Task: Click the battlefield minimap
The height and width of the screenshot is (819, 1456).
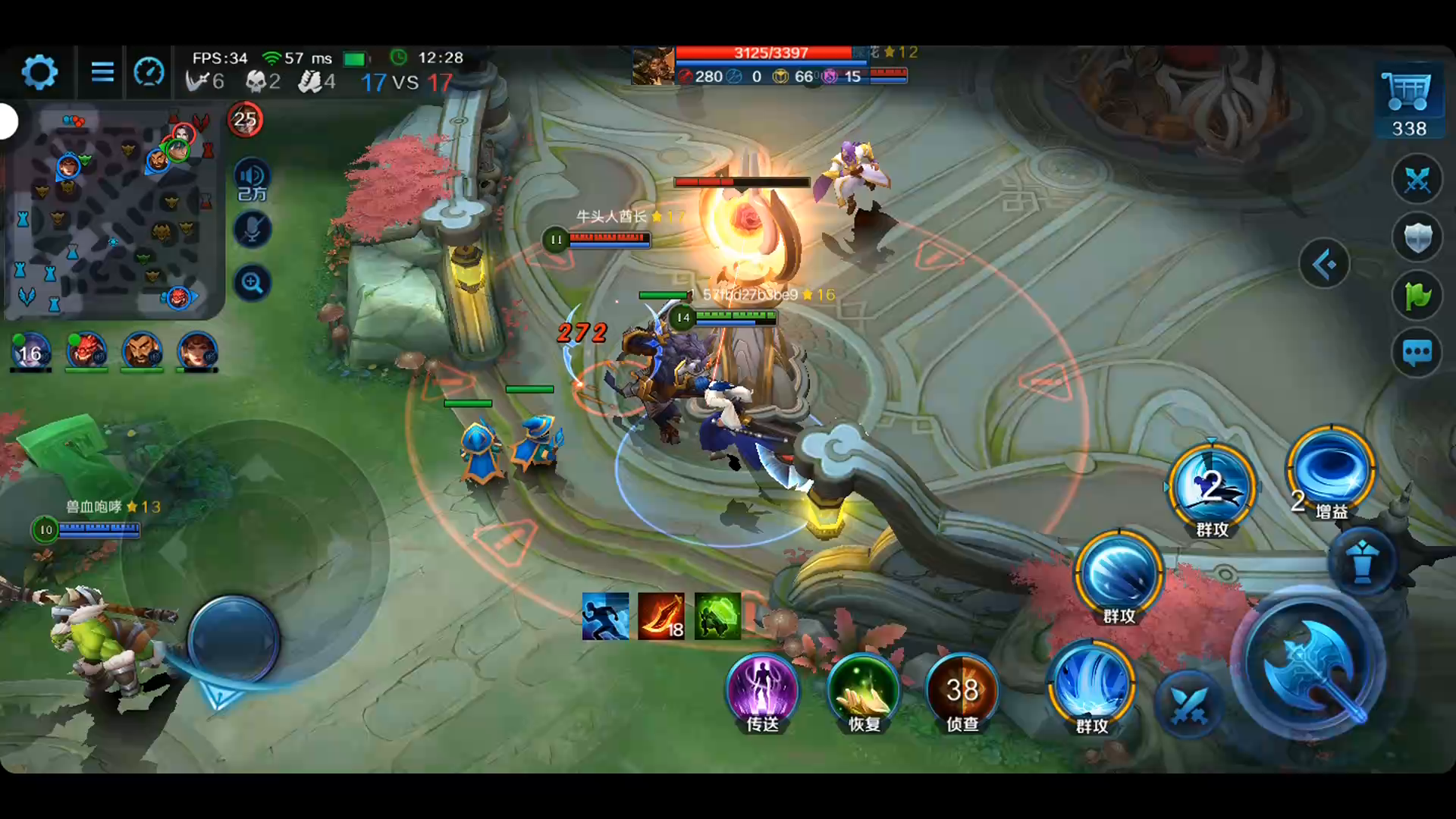Action: pyautogui.click(x=114, y=214)
